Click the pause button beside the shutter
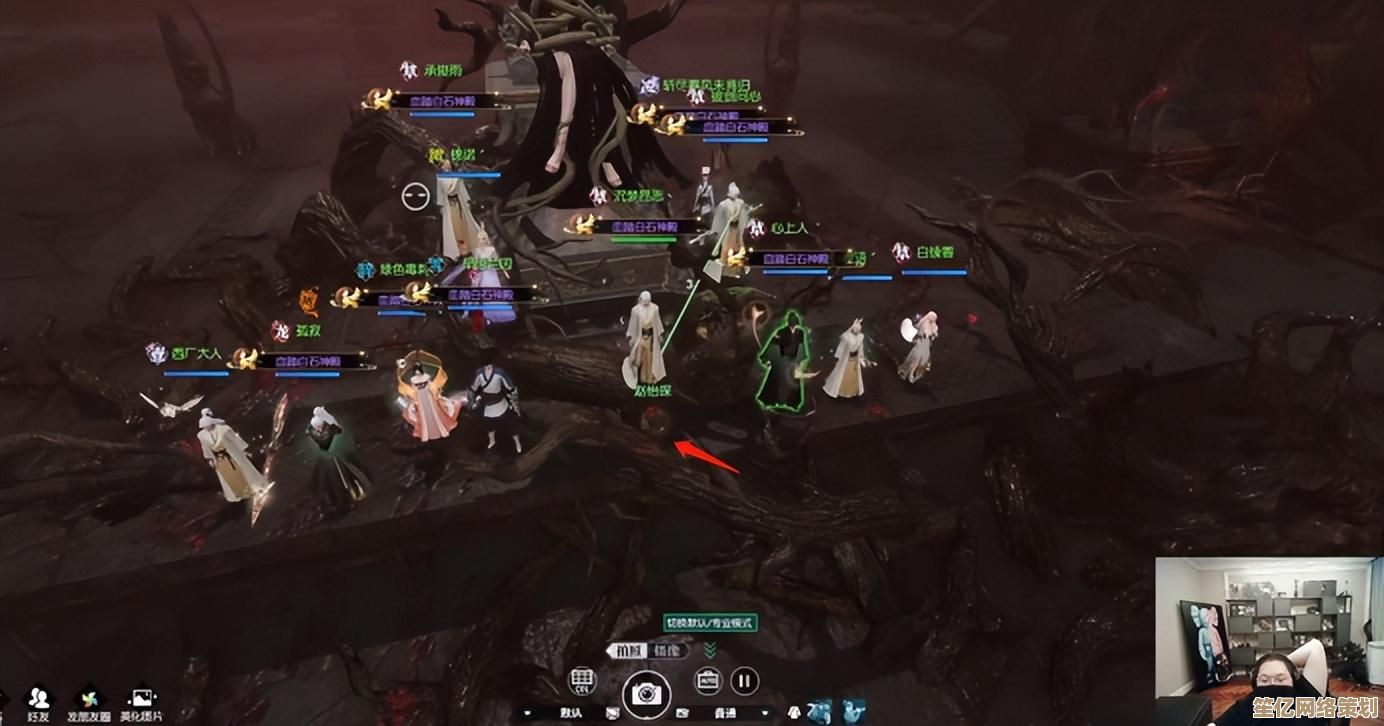Viewport: 1384px width, 726px height. pyautogui.click(x=744, y=682)
